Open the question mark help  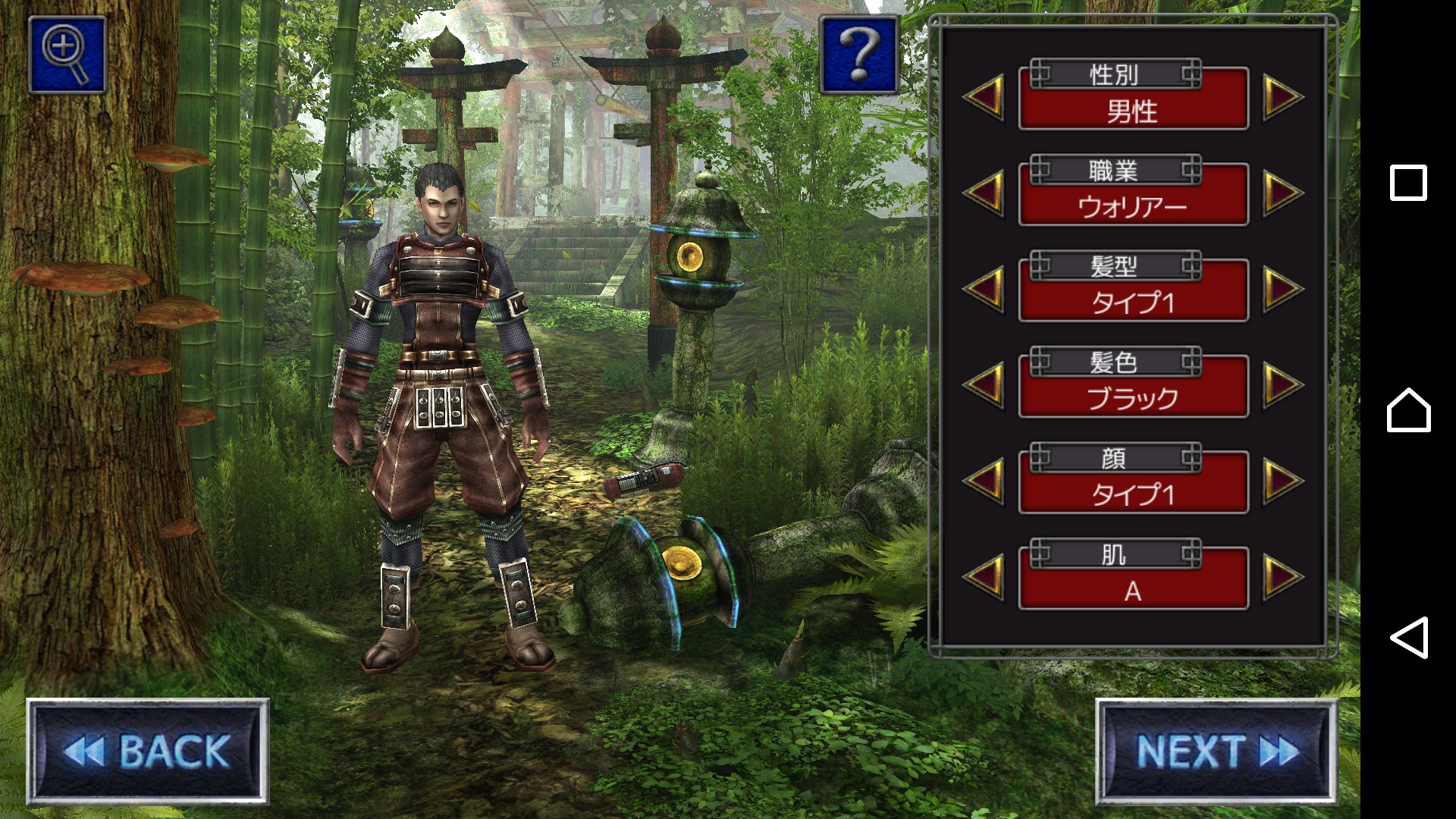click(858, 55)
